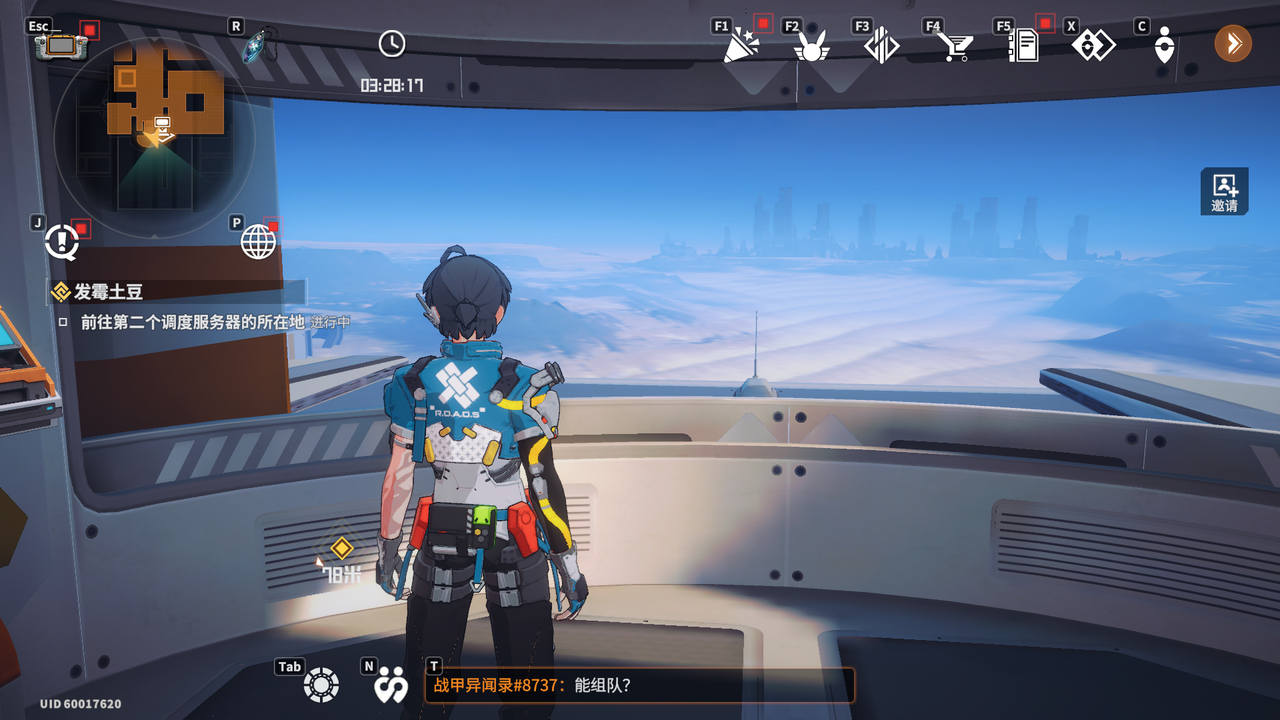Screen dimensions: 1280x720
Task: Open the diamond-striped emblem icon
Action: pos(881,46)
